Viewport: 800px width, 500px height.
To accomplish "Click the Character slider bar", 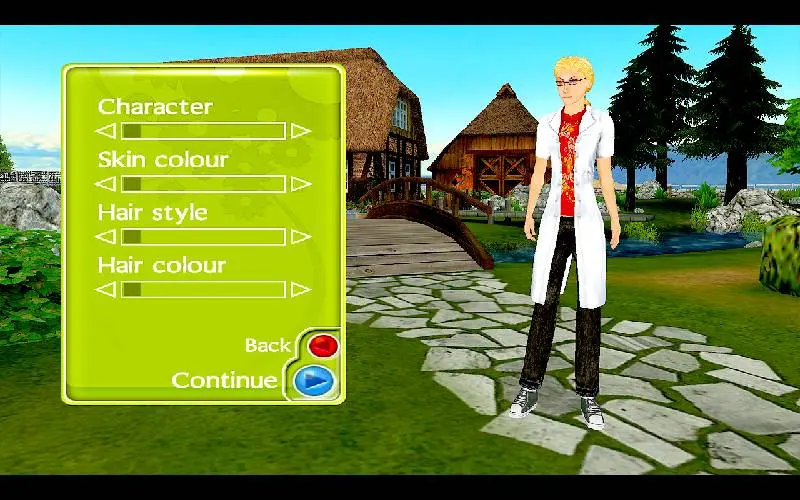I will click(x=203, y=131).
